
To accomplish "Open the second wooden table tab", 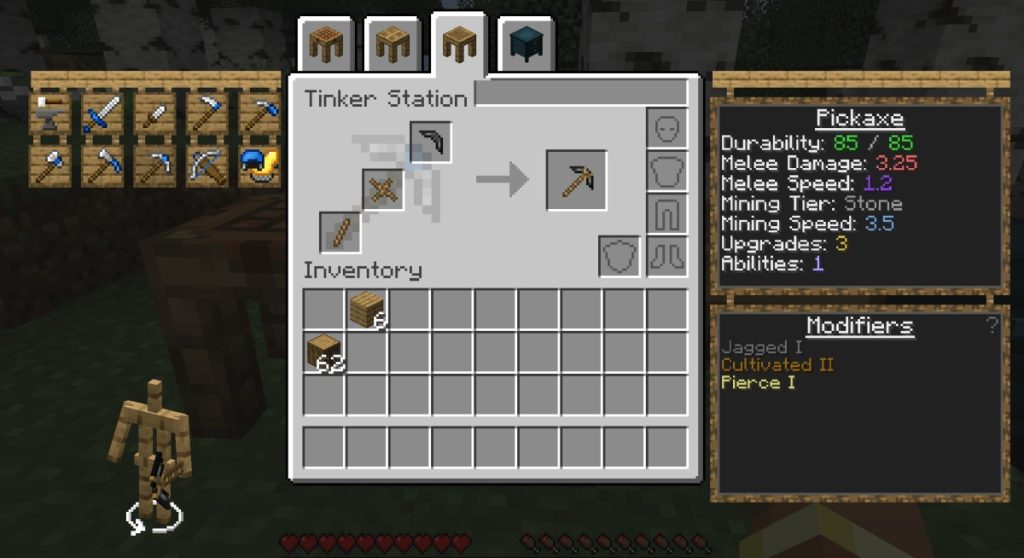I will 393,44.
